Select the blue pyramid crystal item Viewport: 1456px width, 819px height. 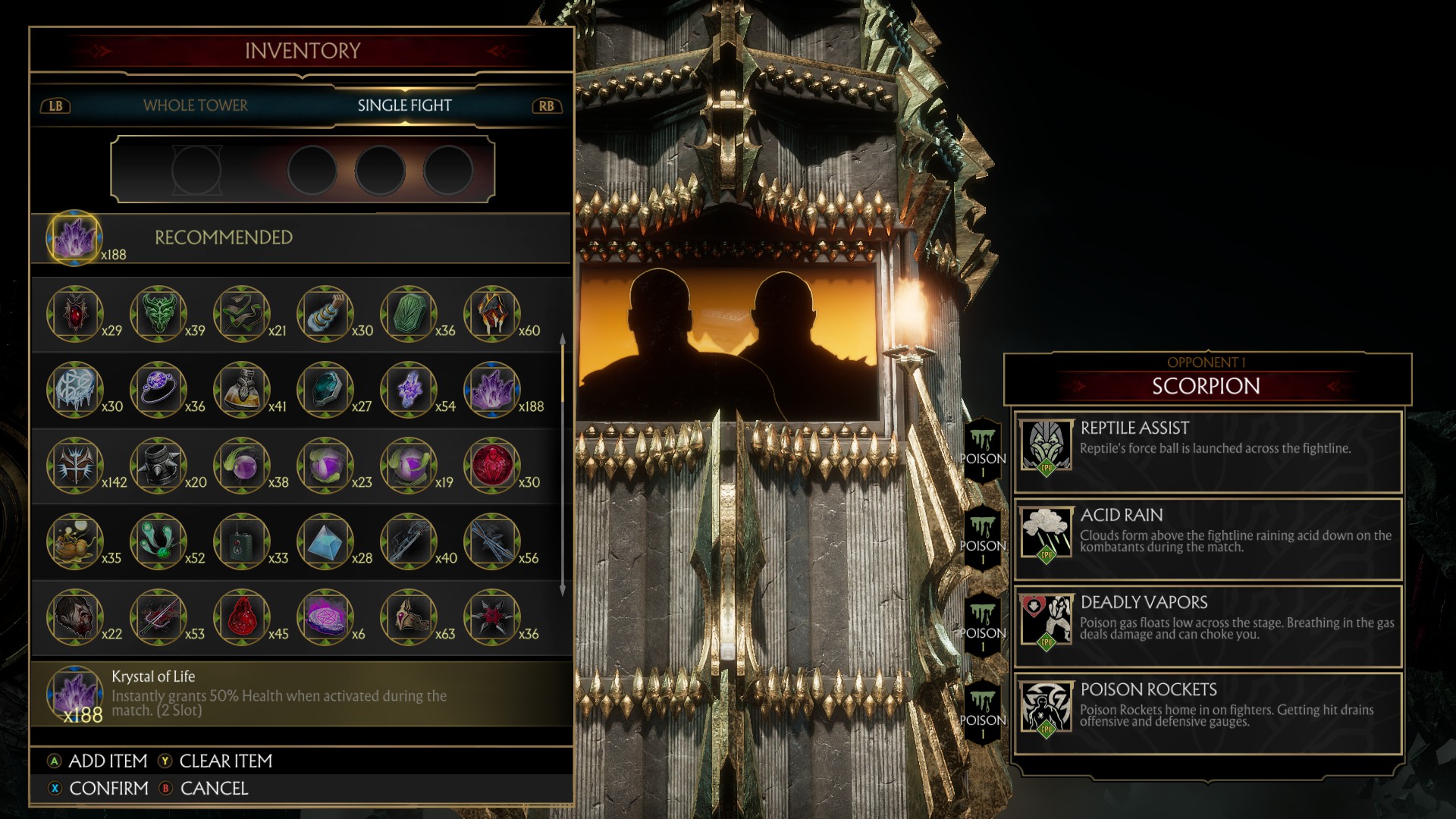(x=325, y=541)
